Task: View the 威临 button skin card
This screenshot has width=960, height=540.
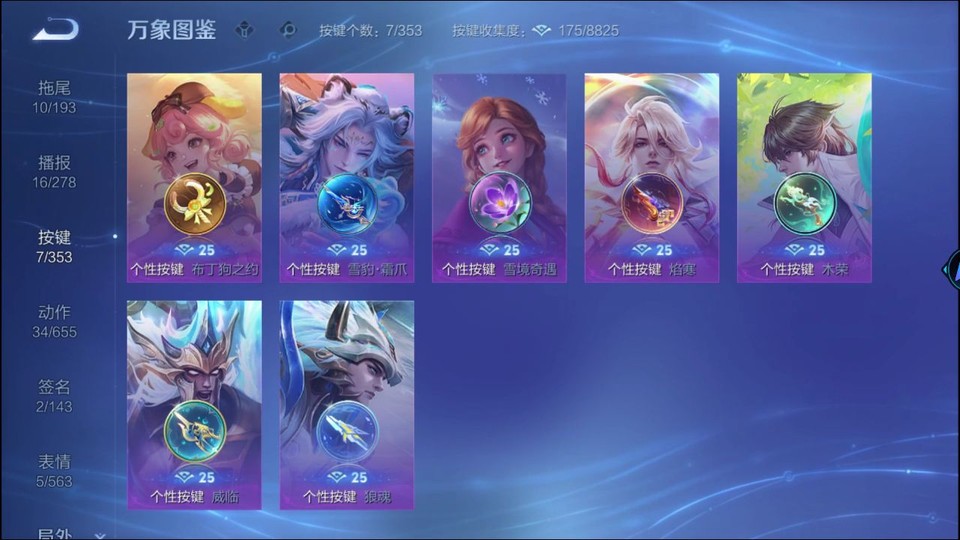Action: pos(194,405)
